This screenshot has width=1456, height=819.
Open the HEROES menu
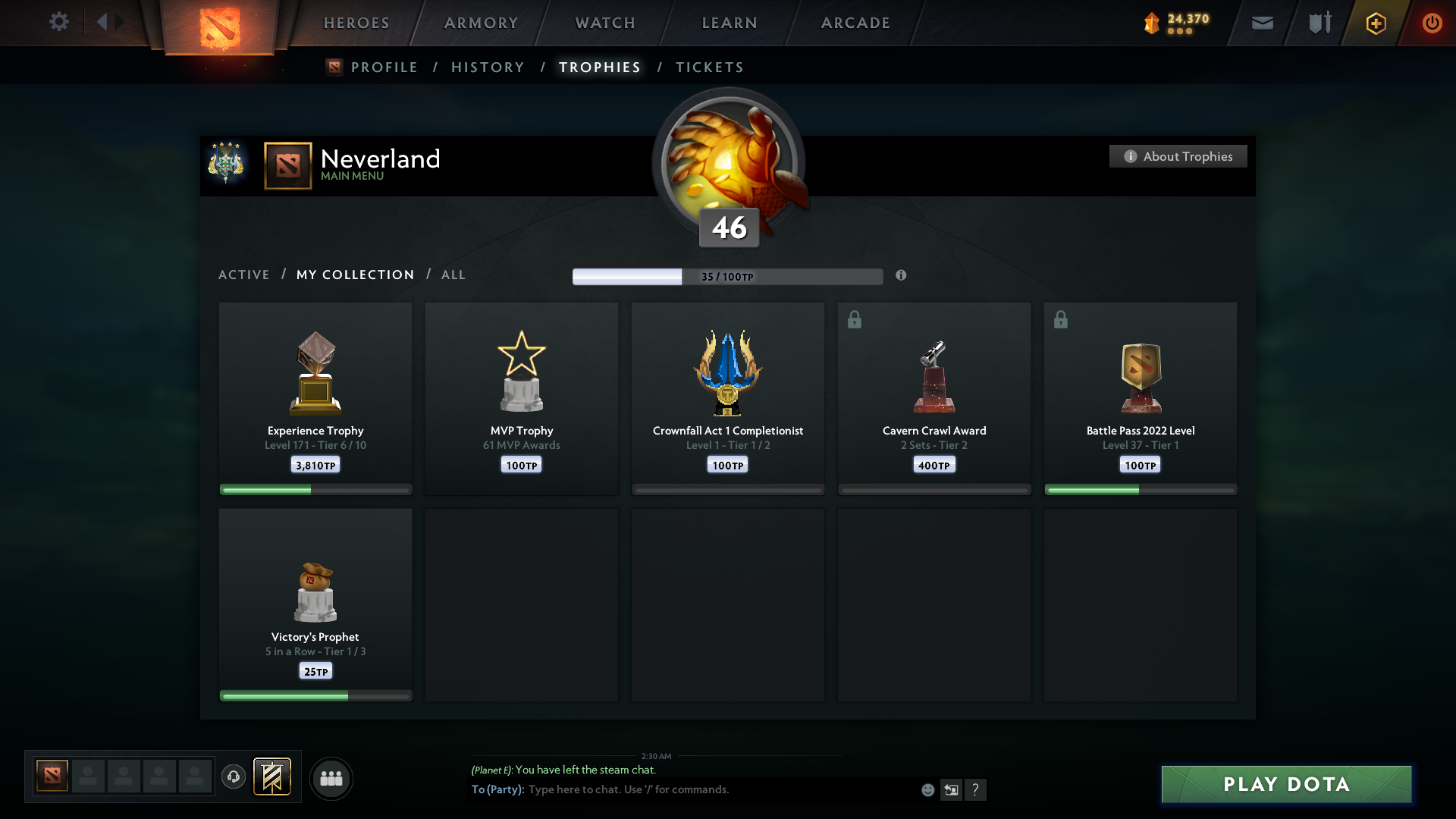pyautogui.click(x=356, y=23)
